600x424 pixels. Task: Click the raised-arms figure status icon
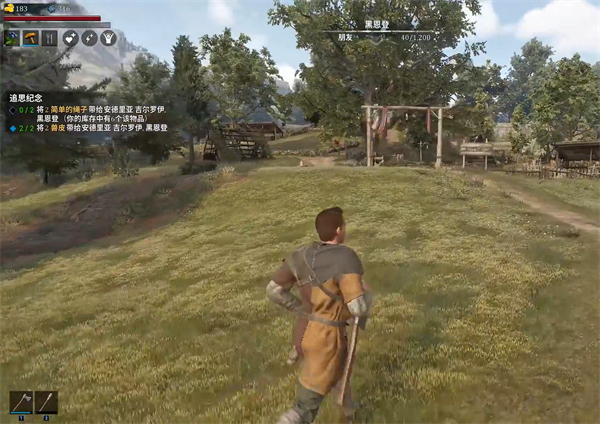108,38
